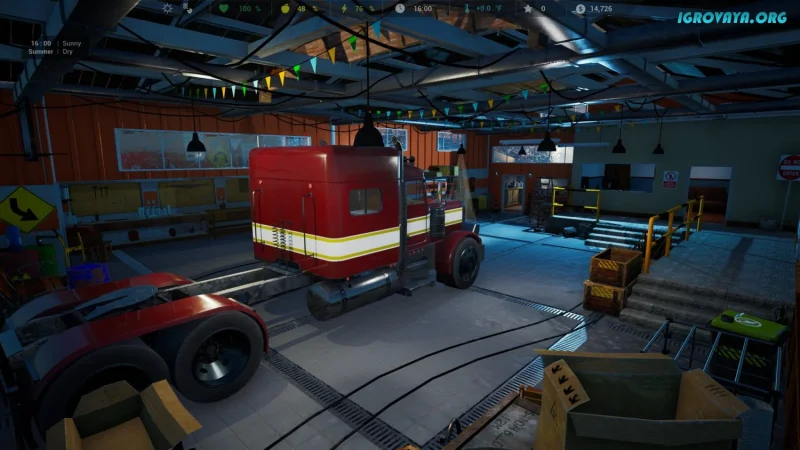
Task: Click the sun weather icon
Action: (x=167, y=8)
